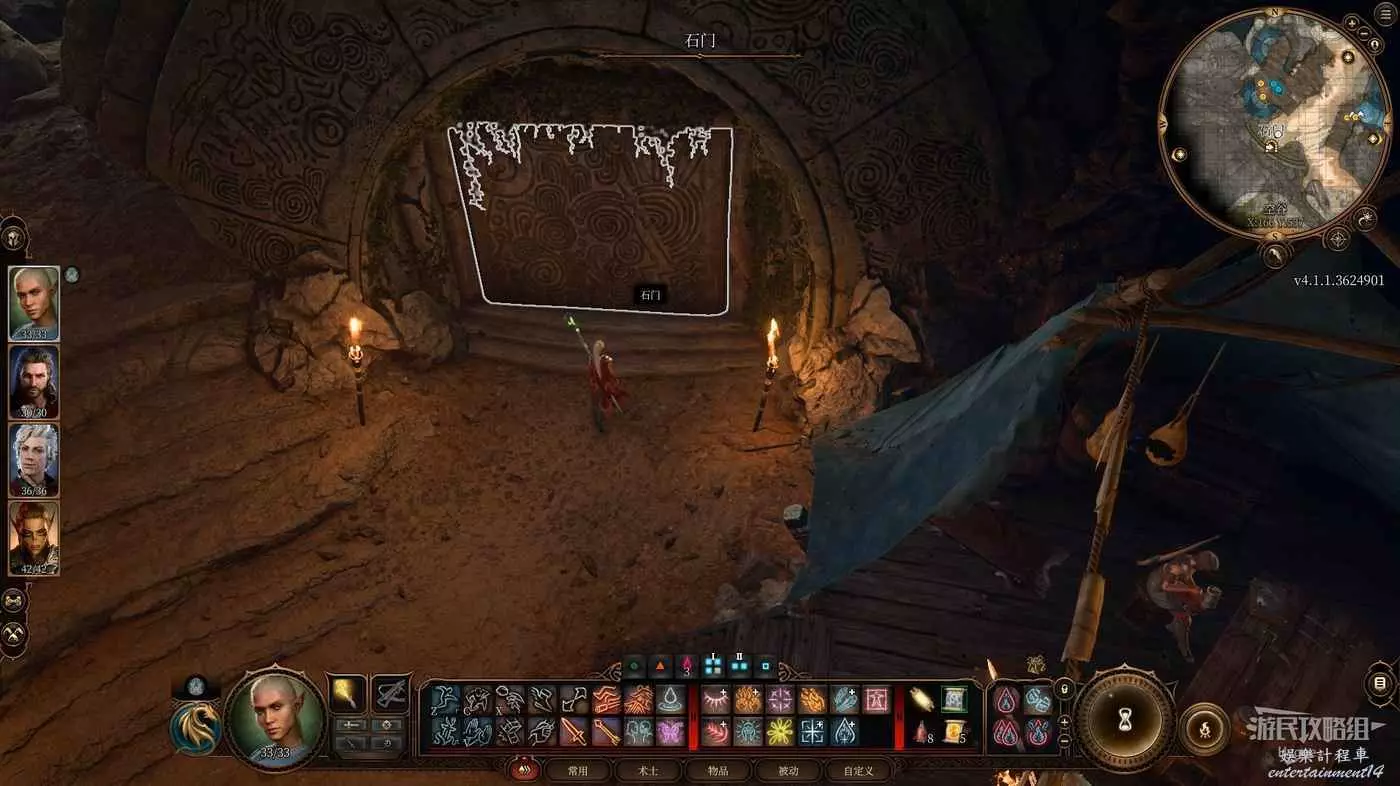The height and width of the screenshot is (786, 1400).
Task: Select the dark-haired bearded companion portrait
Action: 34,381
